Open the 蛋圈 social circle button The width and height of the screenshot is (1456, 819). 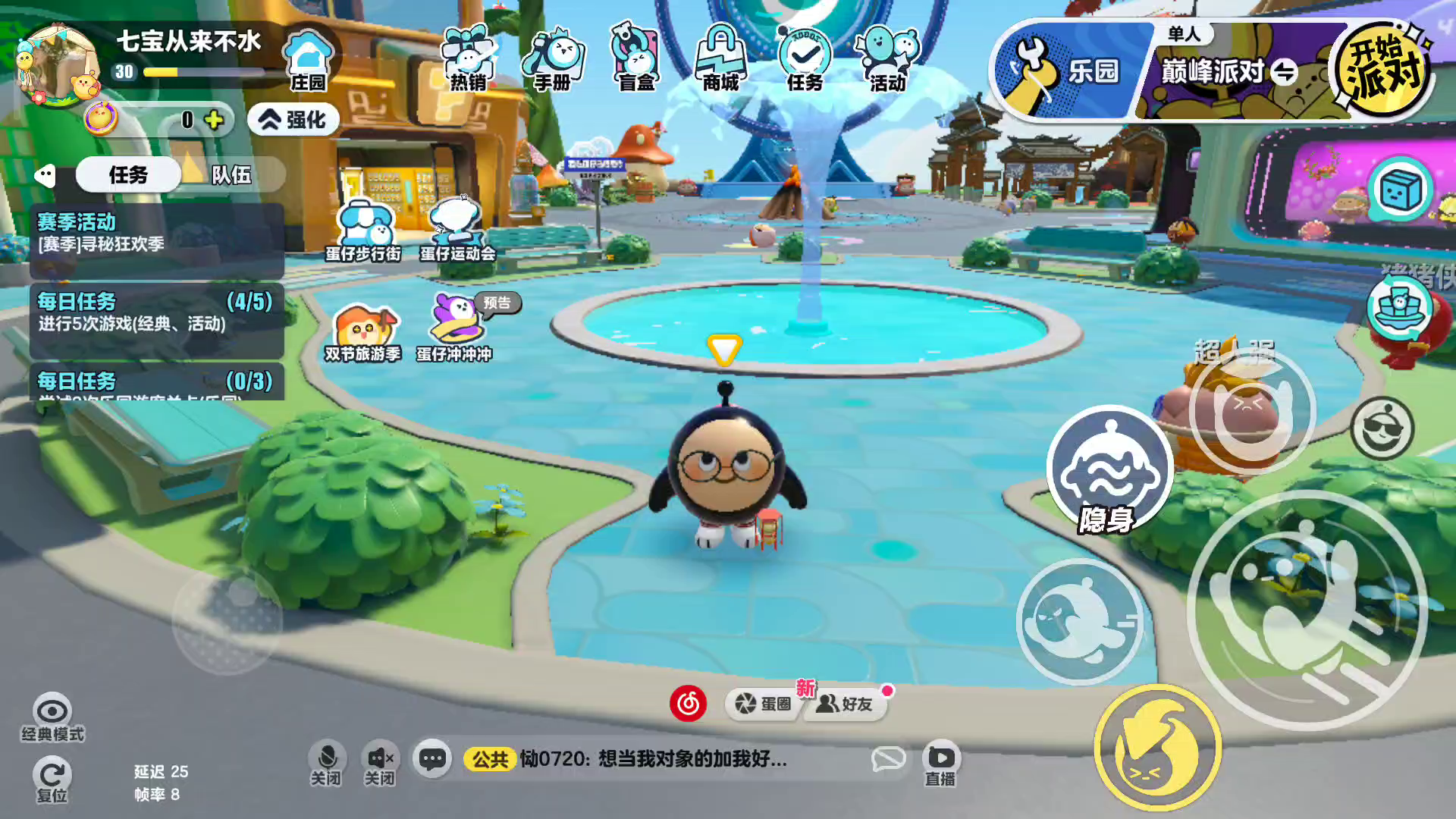[x=763, y=704]
